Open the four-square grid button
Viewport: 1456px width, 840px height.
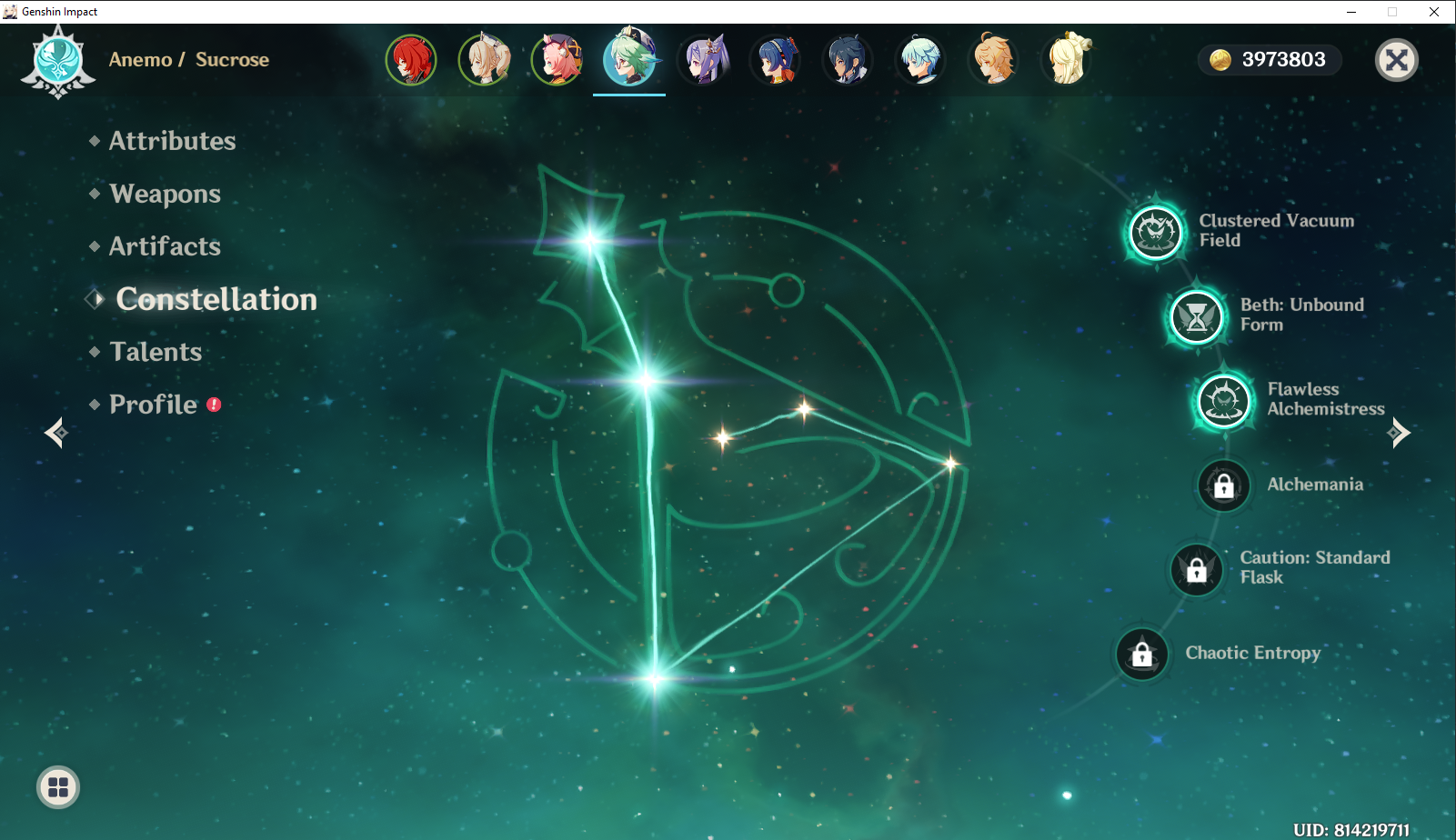coord(58,787)
